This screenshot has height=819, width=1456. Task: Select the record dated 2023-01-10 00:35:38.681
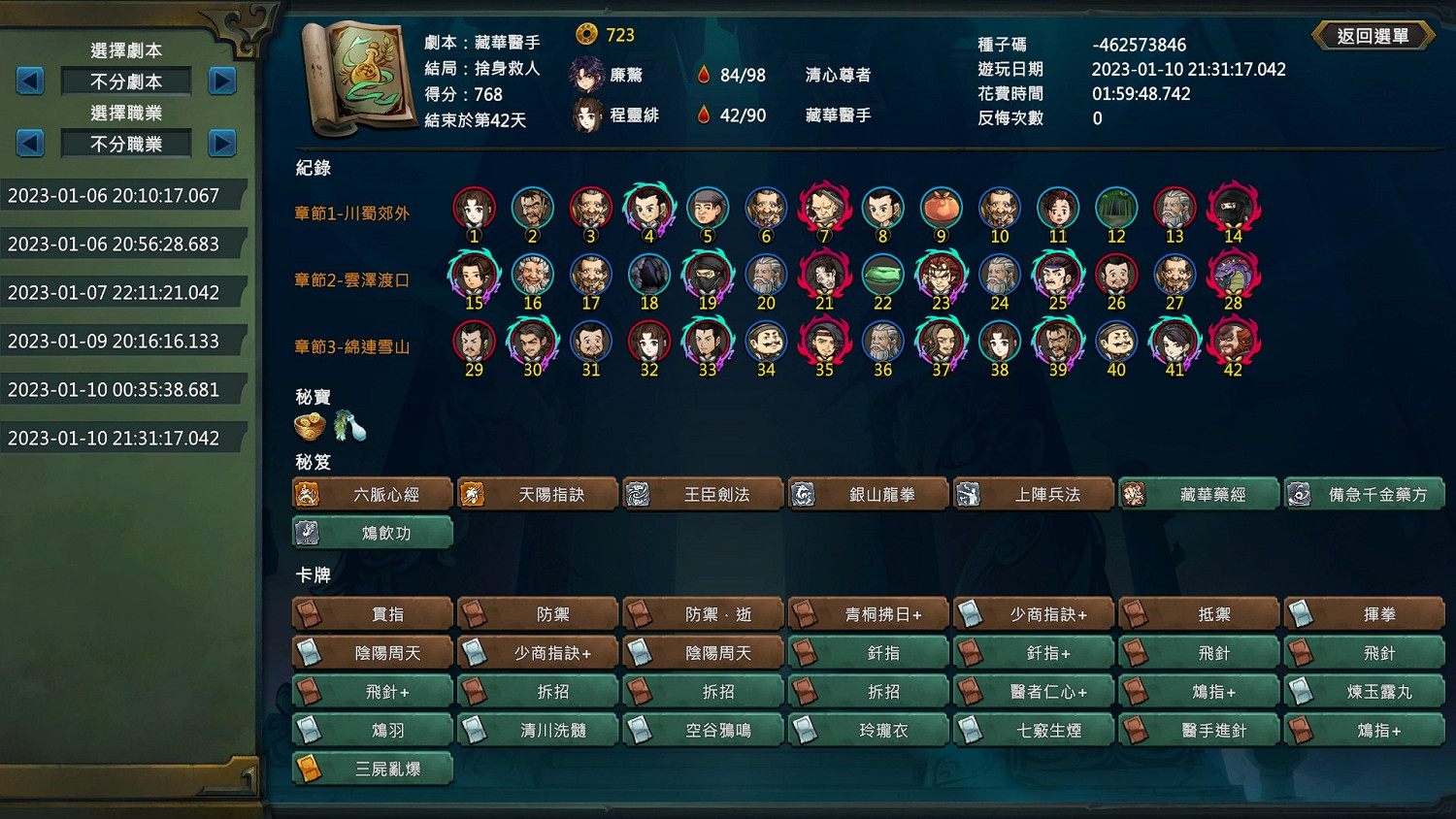pyautogui.click(x=112, y=389)
